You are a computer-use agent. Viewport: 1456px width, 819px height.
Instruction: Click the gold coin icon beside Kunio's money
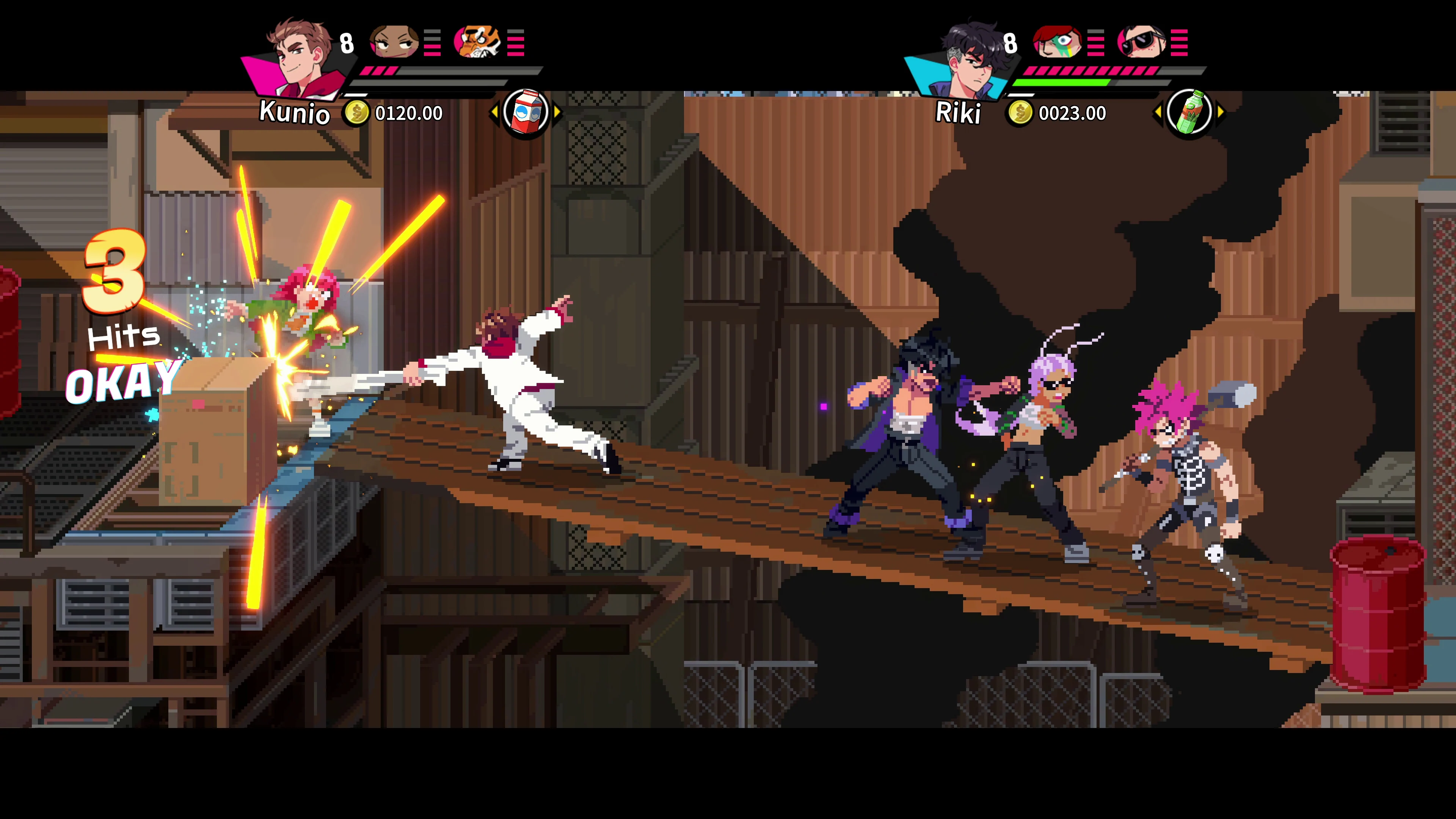point(357,113)
